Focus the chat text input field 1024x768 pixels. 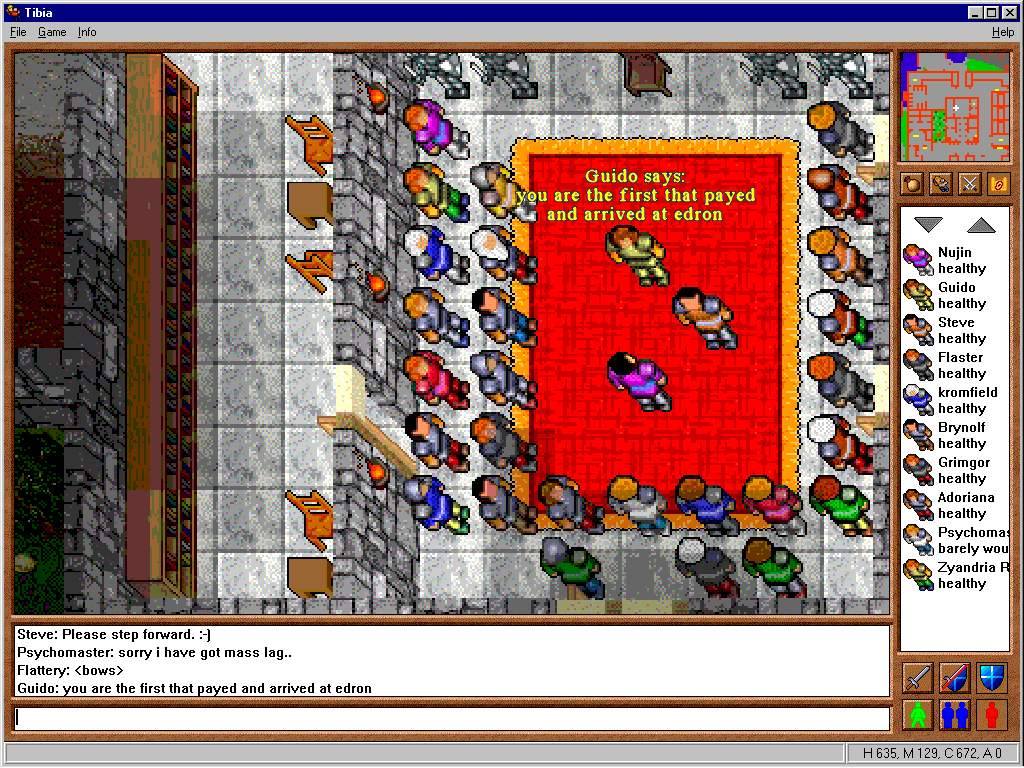tap(452, 718)
